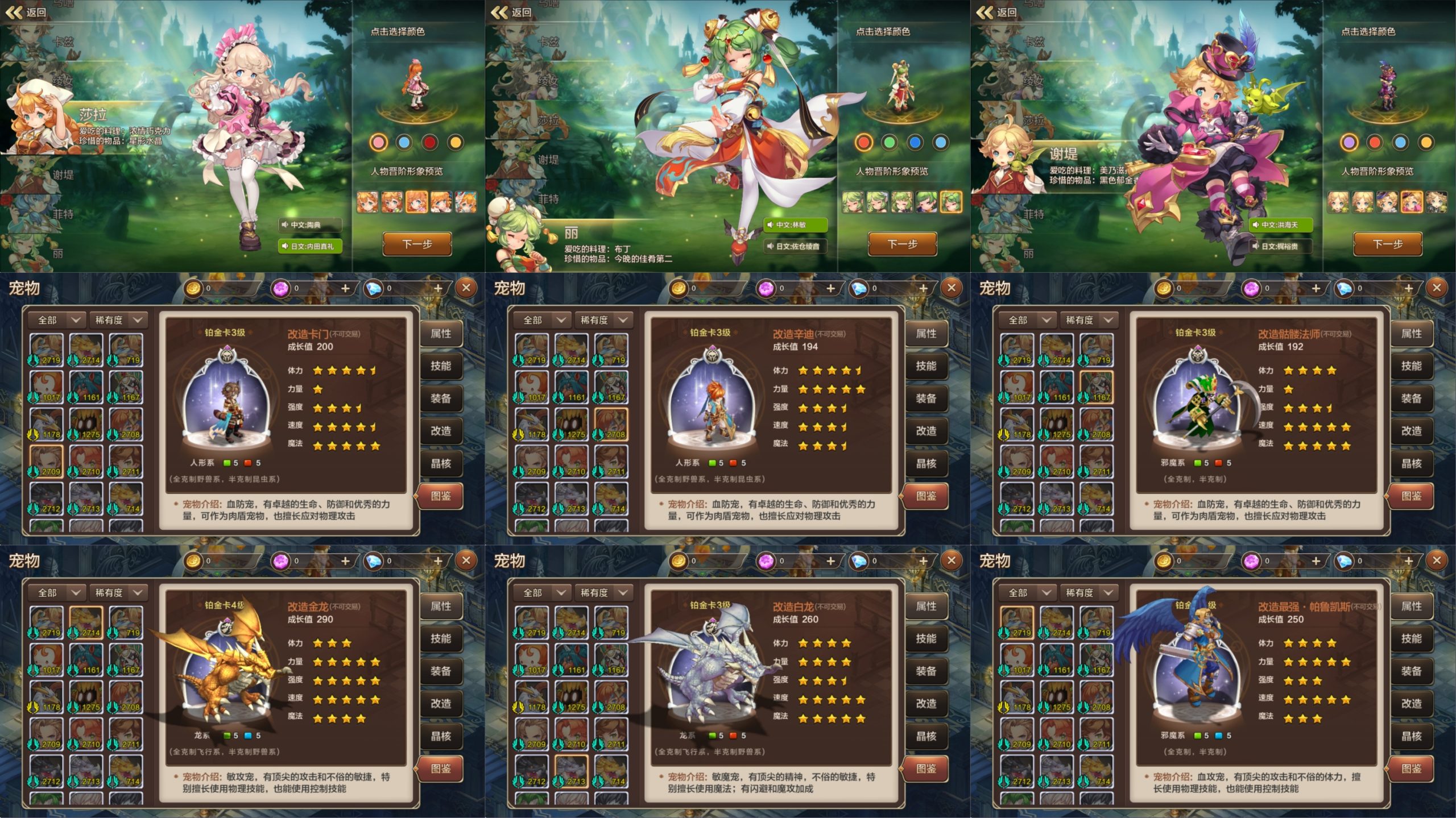Open the 技能 tab for 改造卡门
The width and height of the screenshot is (1456, 818).
[x=441, y=367]
